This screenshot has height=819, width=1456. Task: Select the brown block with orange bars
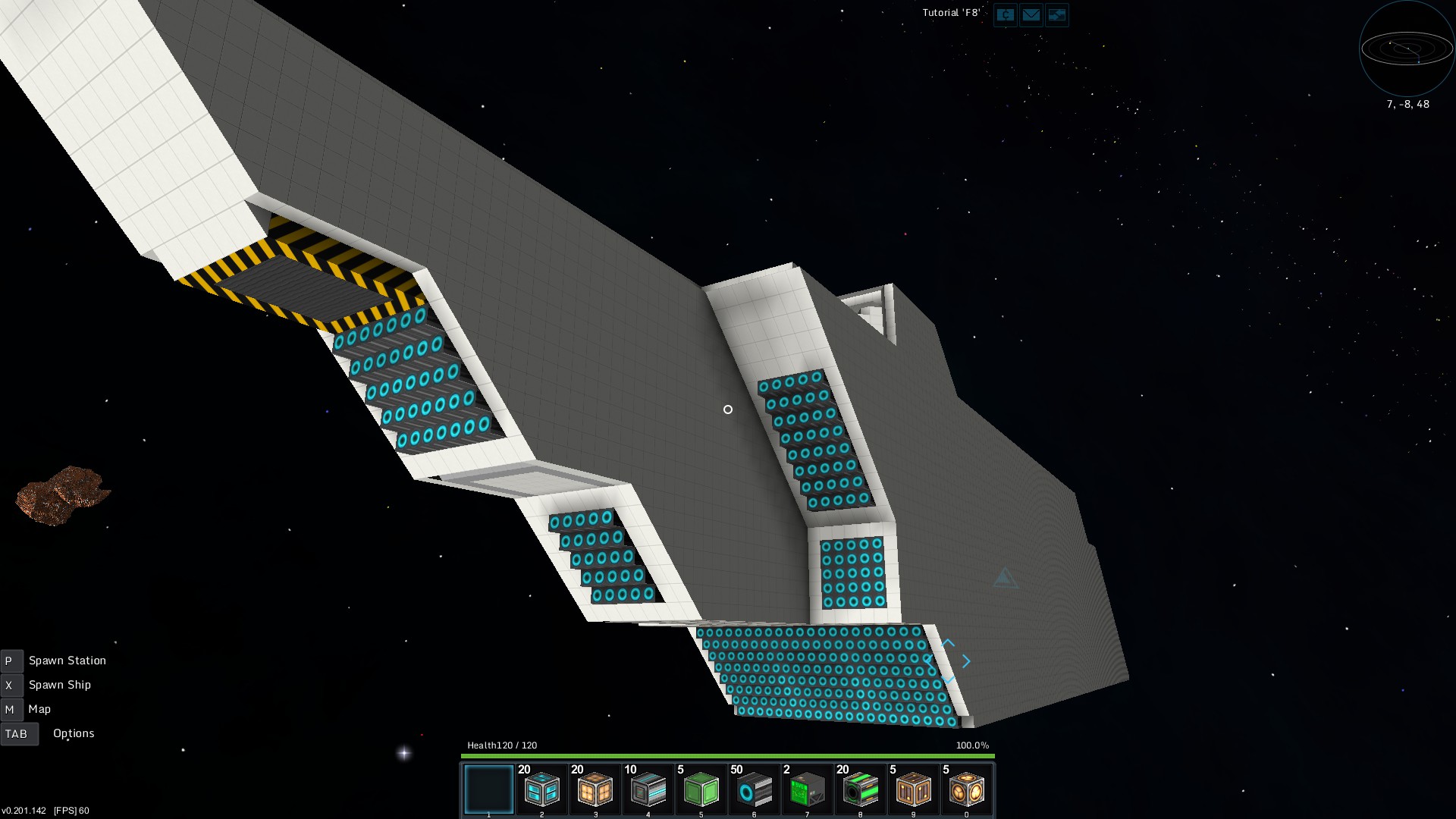pos(913,790)
